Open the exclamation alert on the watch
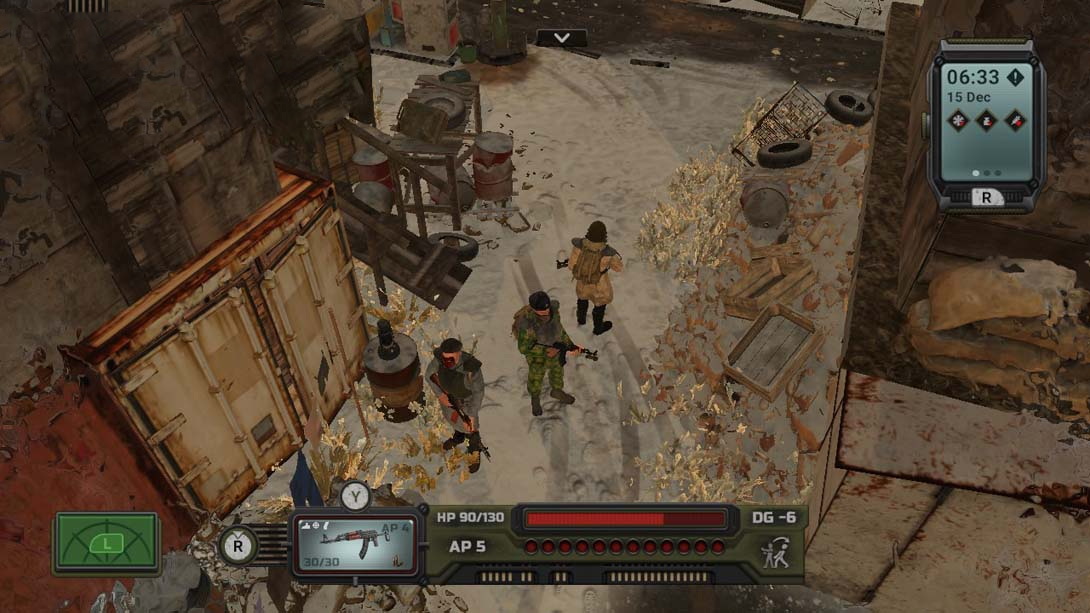Viewport: 1090px width, 613px height. pyautogui.click(x=1015, y=77)
